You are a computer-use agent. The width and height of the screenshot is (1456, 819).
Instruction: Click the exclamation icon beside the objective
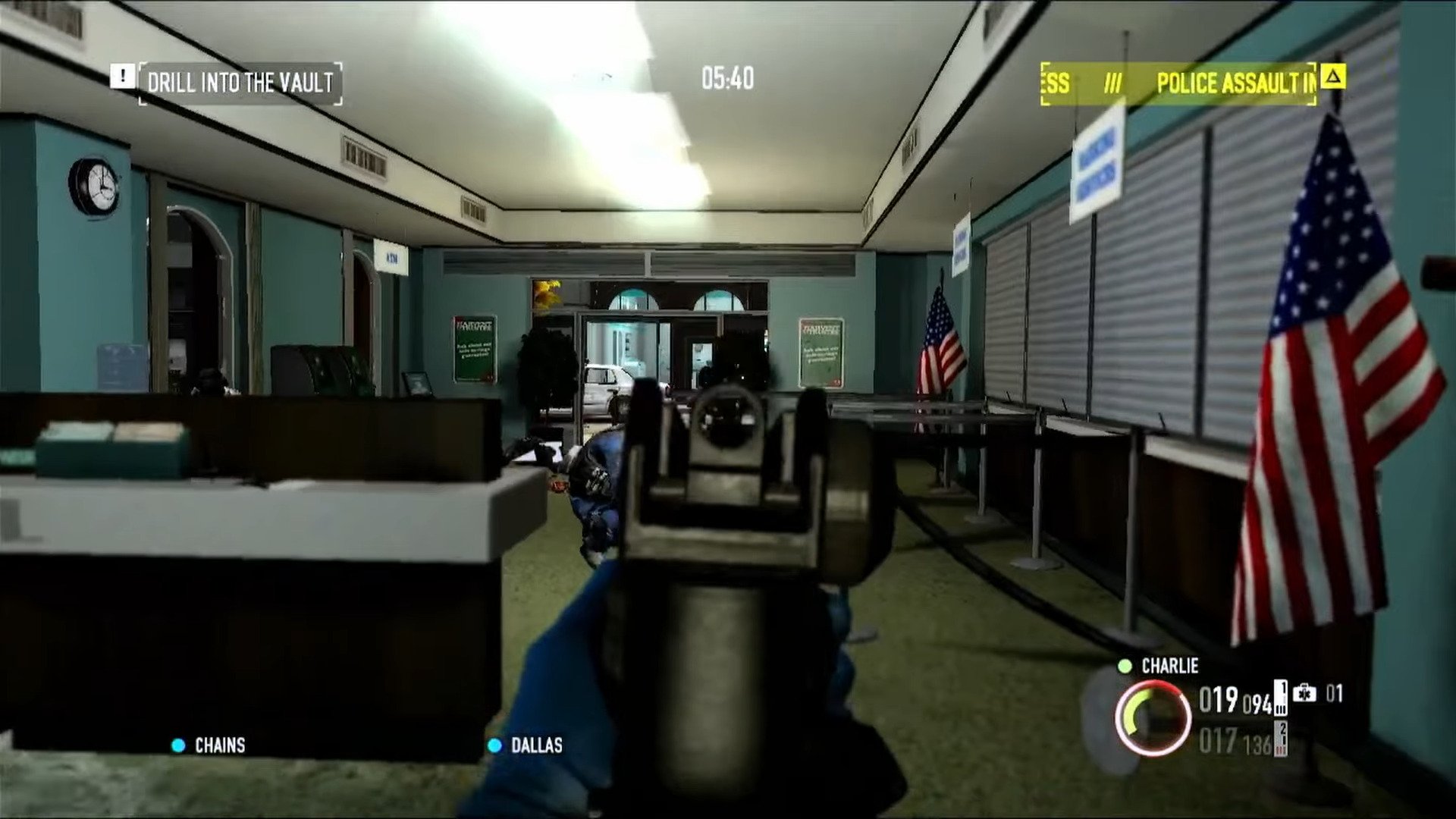pyautogui.click(x=121, y=77)
